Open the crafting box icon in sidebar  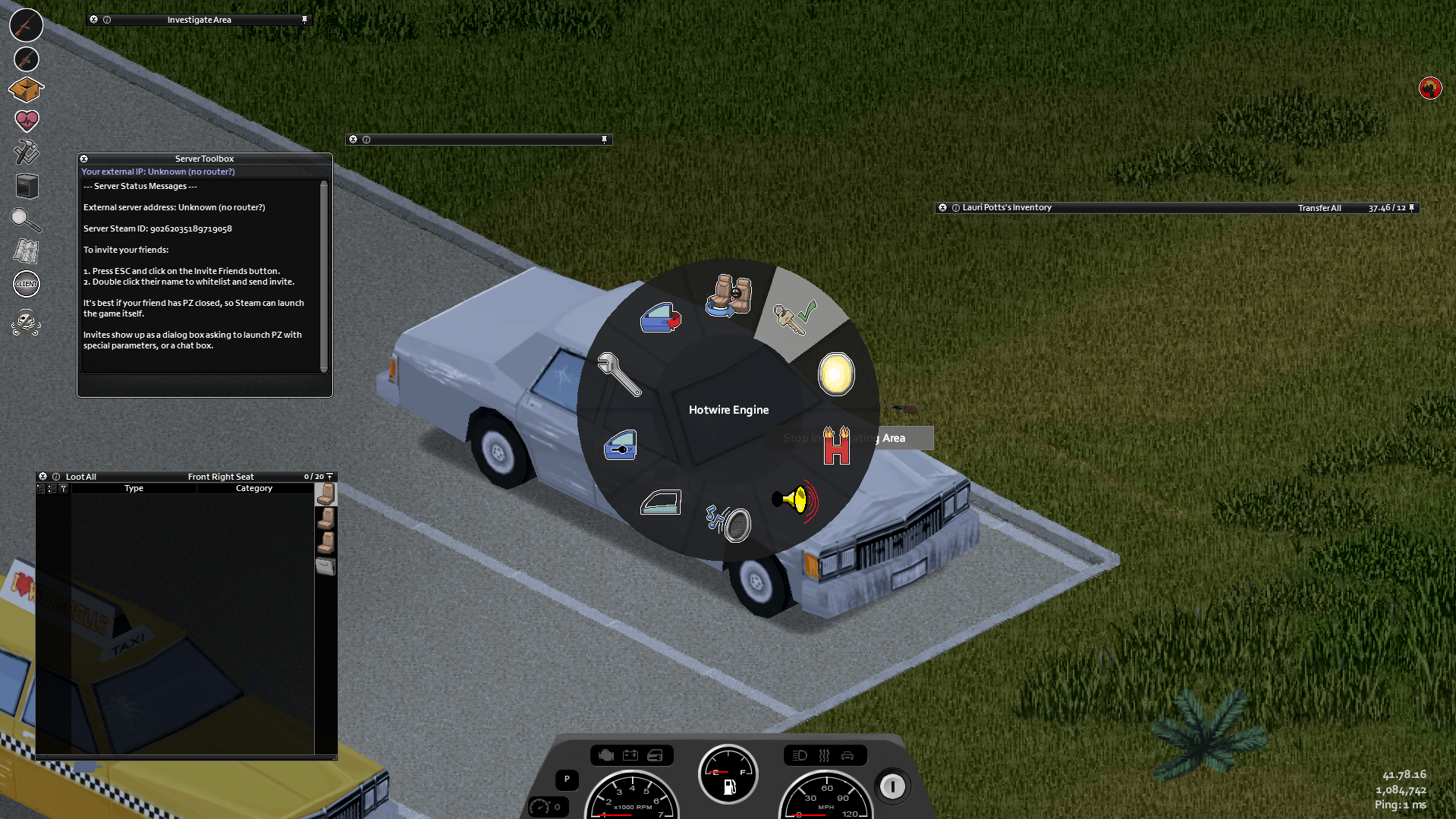(x=26, y=89)
